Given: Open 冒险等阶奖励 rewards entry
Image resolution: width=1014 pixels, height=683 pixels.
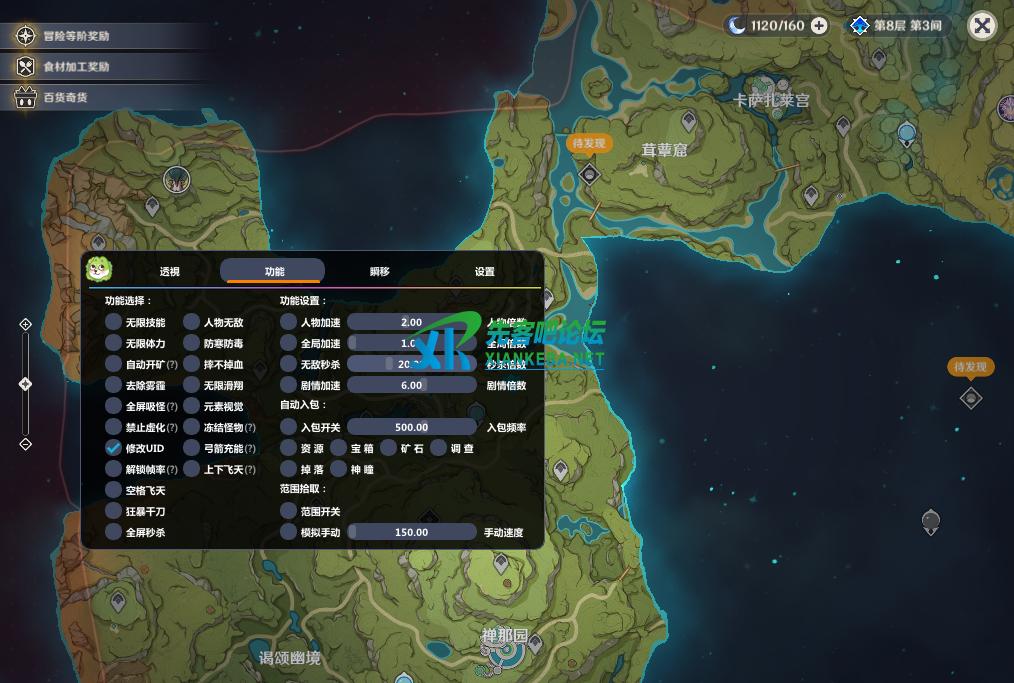Looking at the screenshot, I should (x=76, y=36).
